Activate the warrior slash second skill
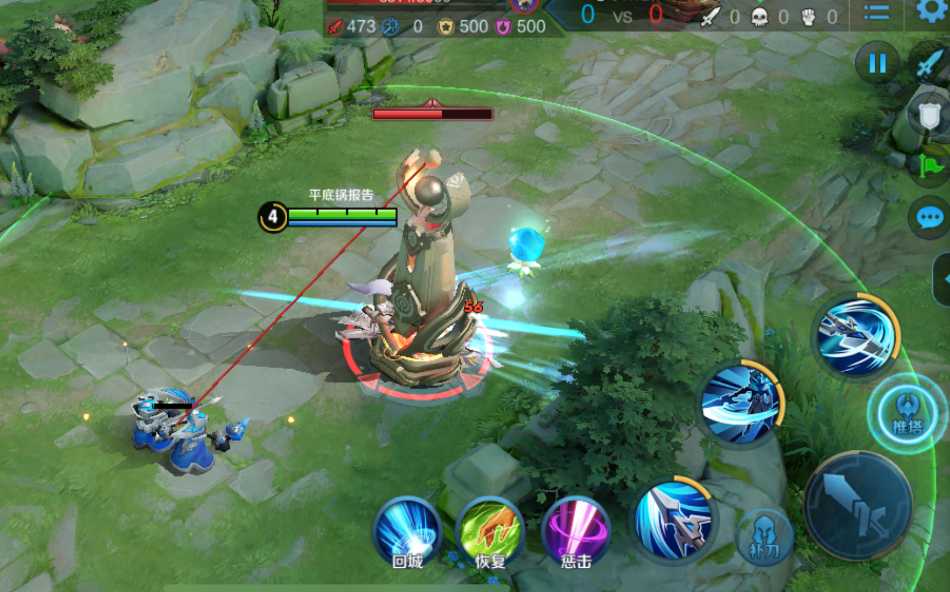 741,402
